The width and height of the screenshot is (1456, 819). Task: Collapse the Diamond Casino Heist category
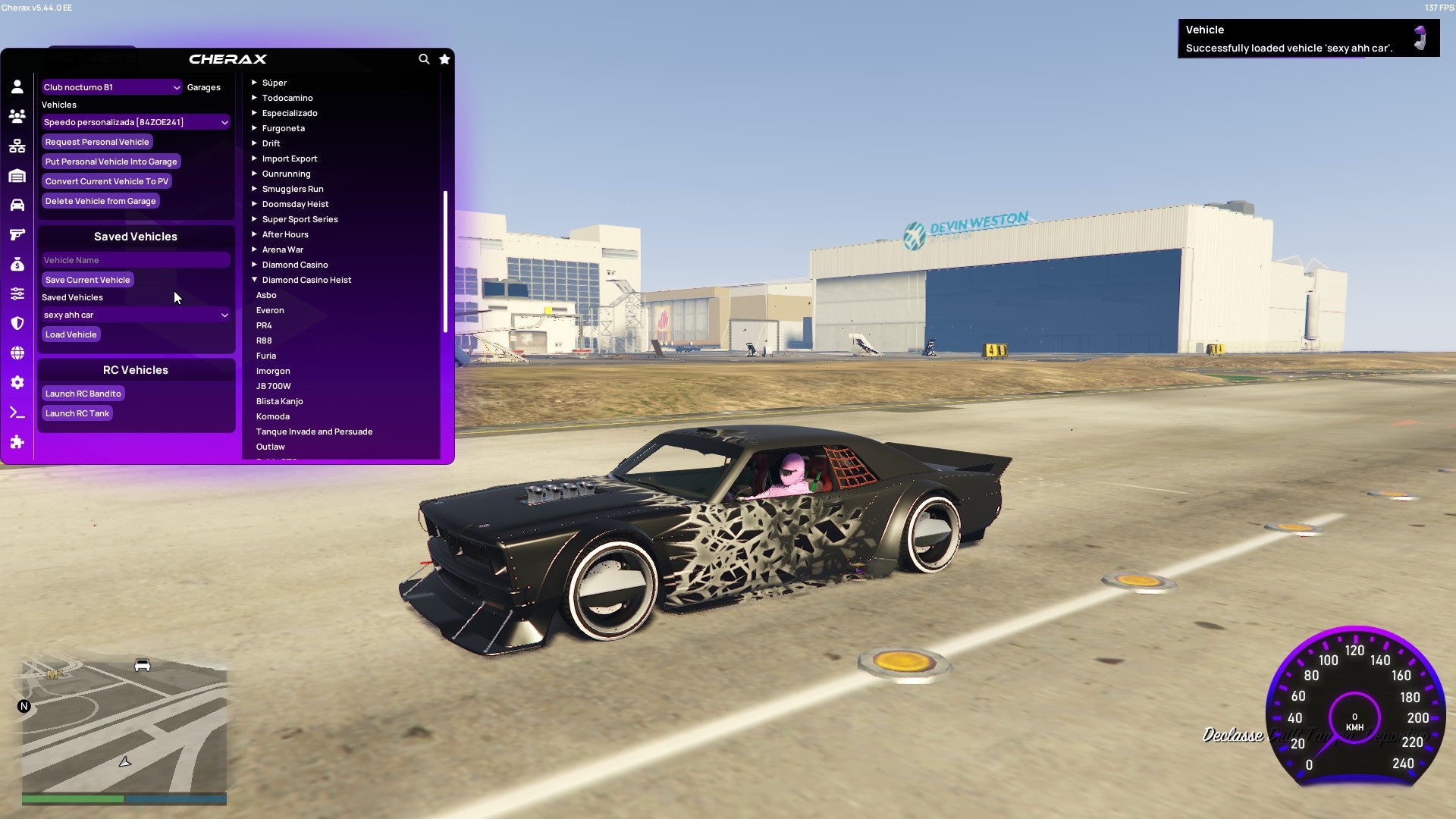(x=306, y=280)
